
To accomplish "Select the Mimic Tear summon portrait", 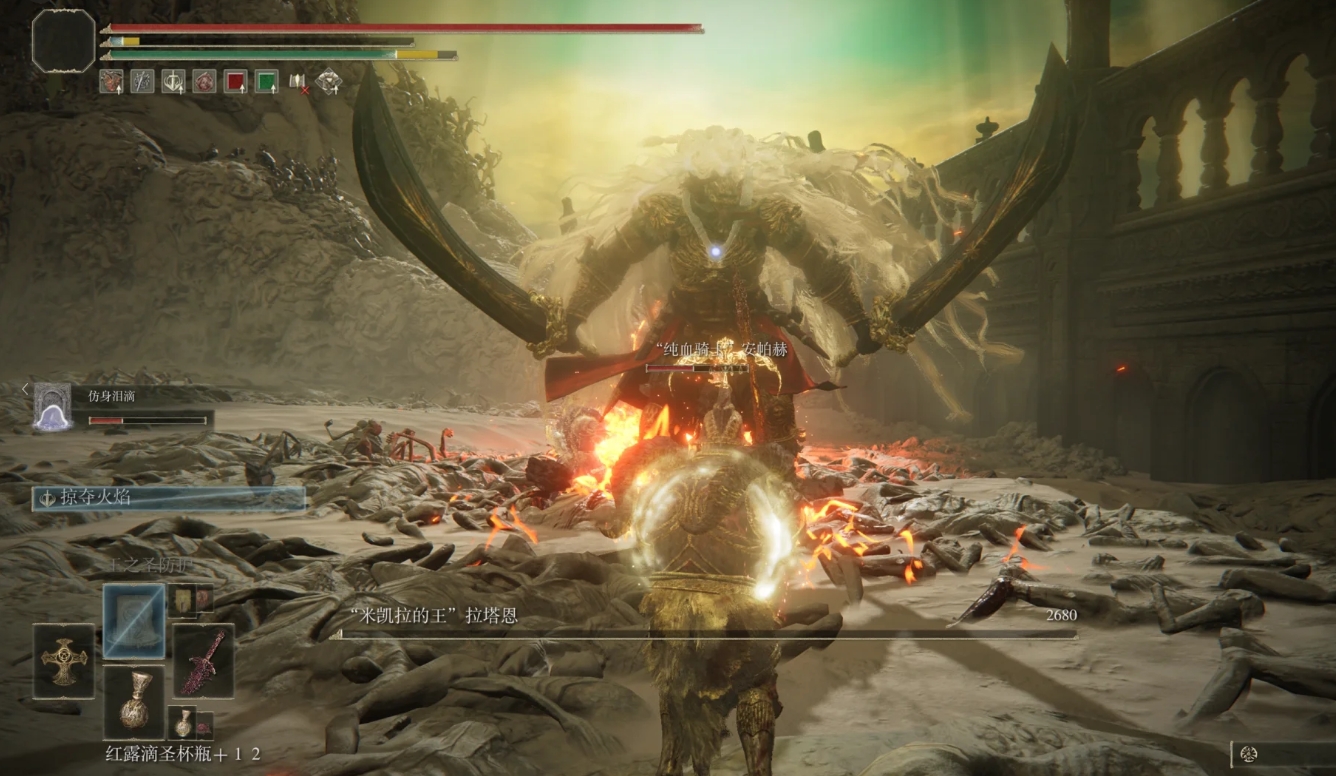I will 52,407.
